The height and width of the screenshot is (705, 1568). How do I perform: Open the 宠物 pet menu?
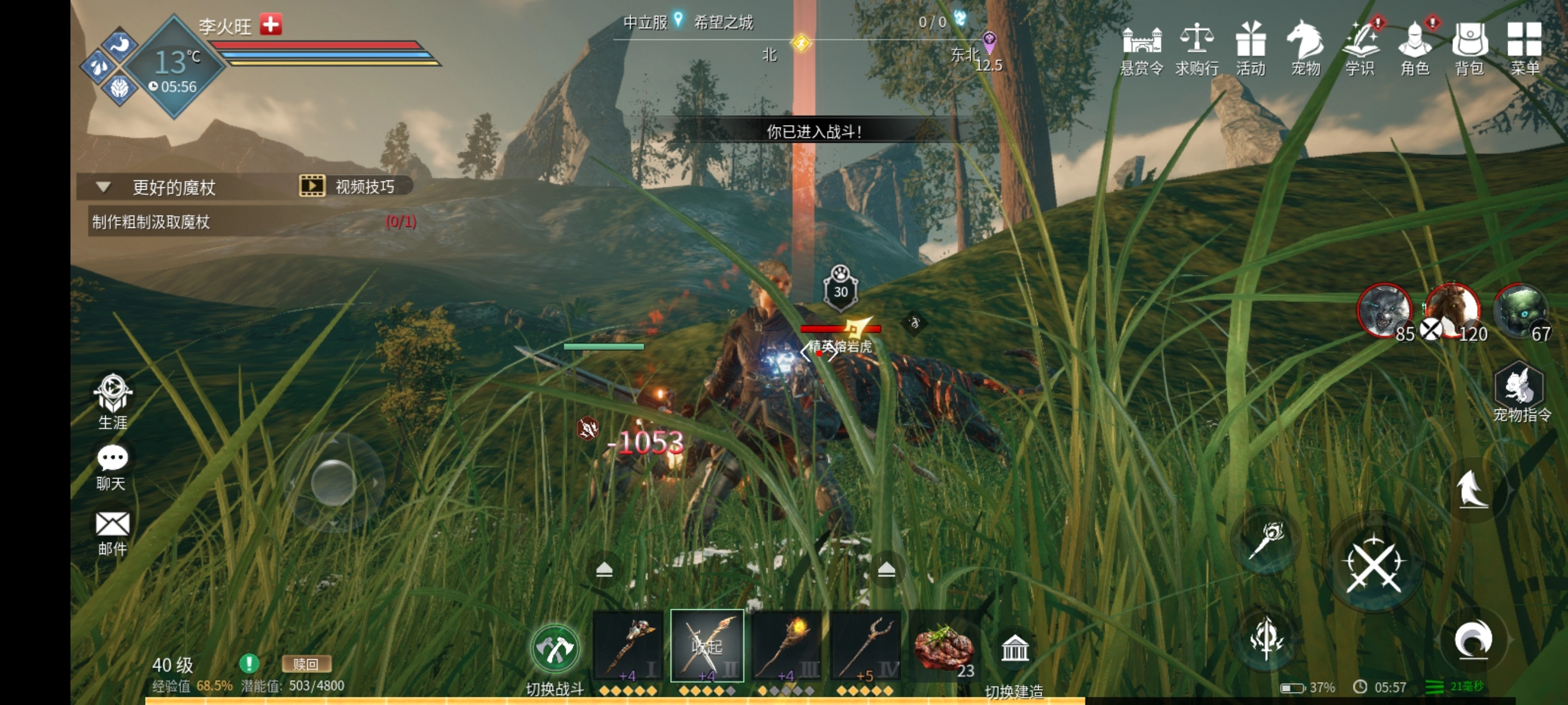[x=1305, y=49]
